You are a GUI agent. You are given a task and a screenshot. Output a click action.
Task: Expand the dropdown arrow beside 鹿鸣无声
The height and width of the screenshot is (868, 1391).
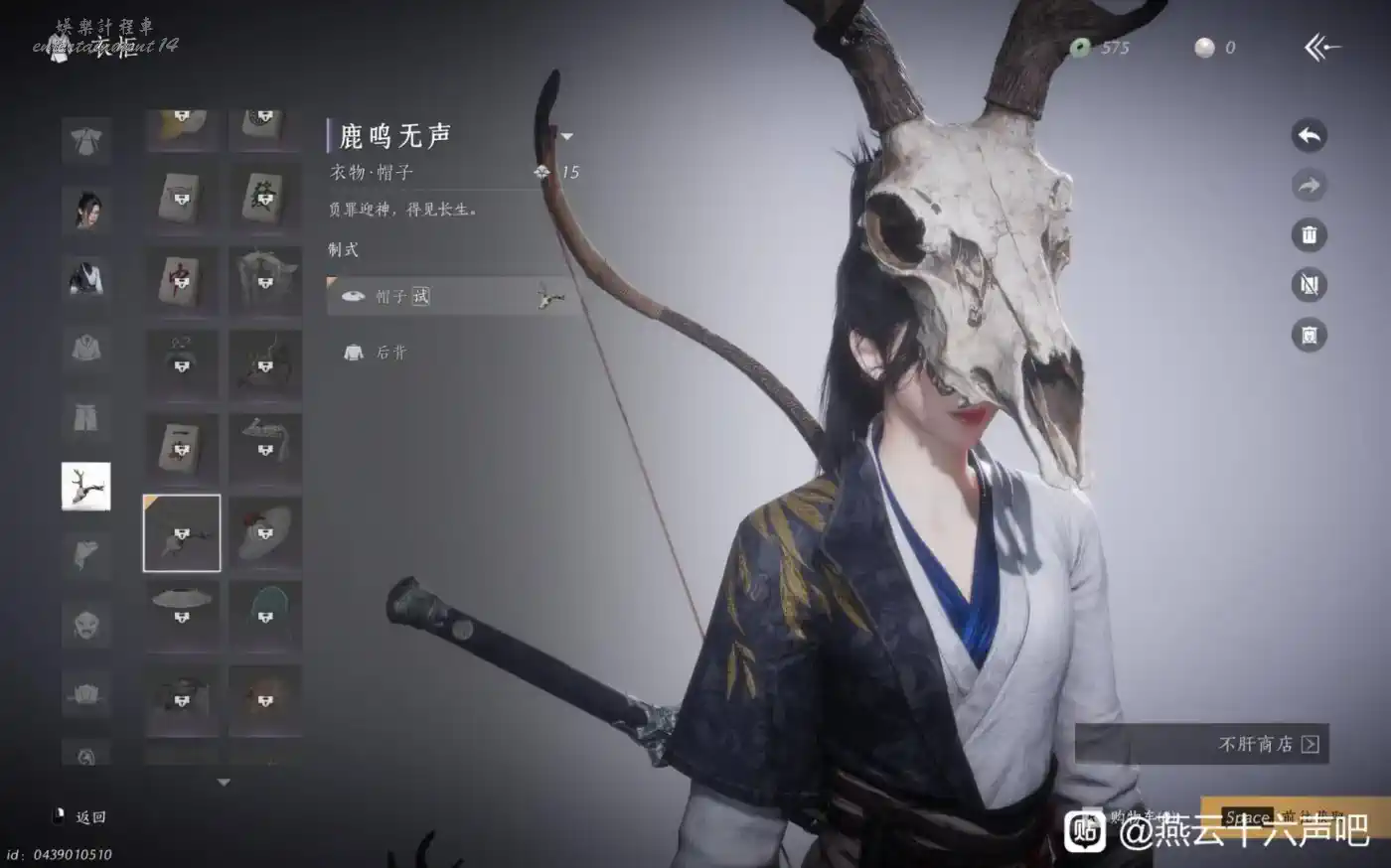click(x=566, y=137)
